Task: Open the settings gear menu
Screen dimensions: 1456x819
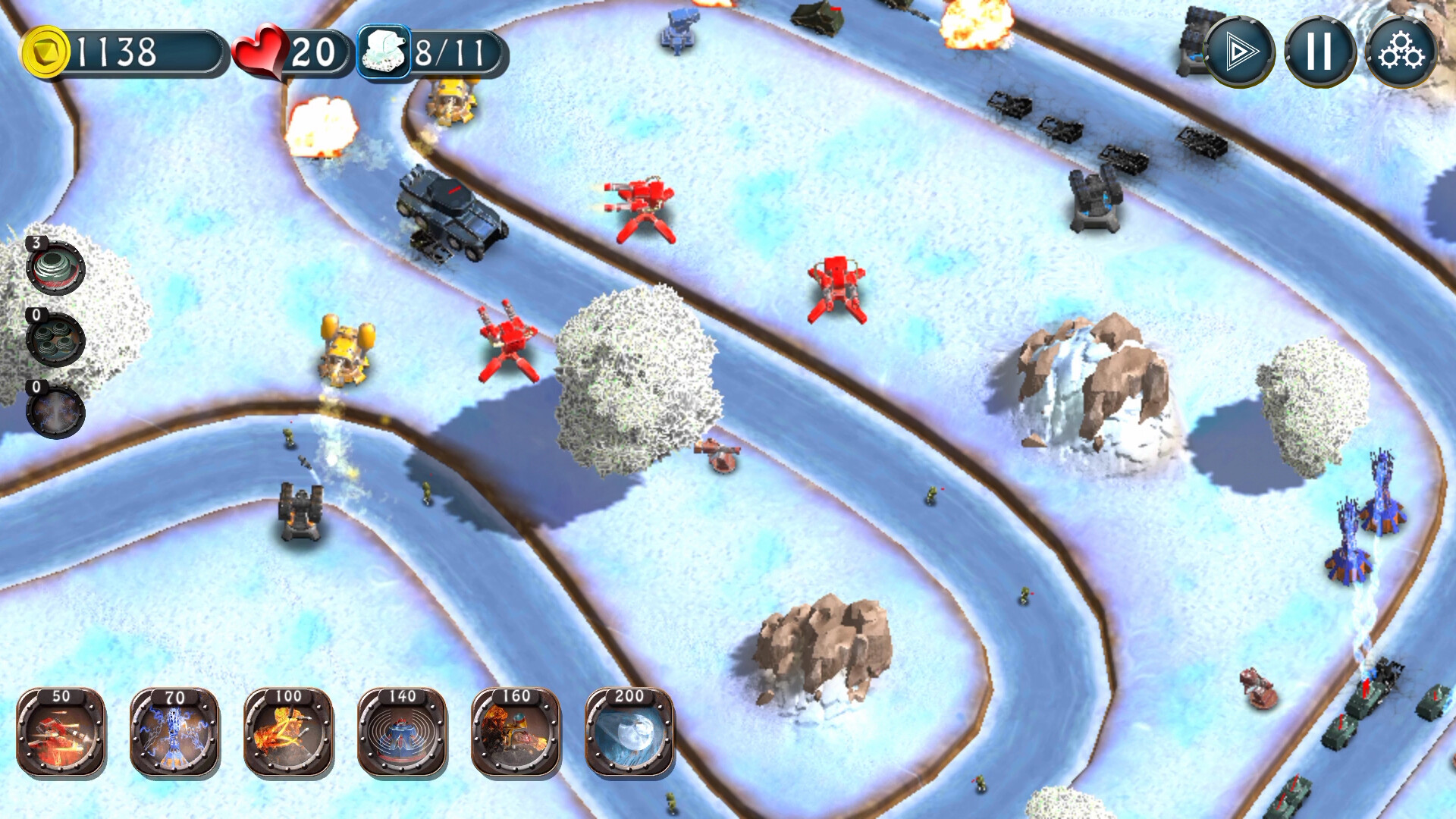Action: coord(1401,52)
